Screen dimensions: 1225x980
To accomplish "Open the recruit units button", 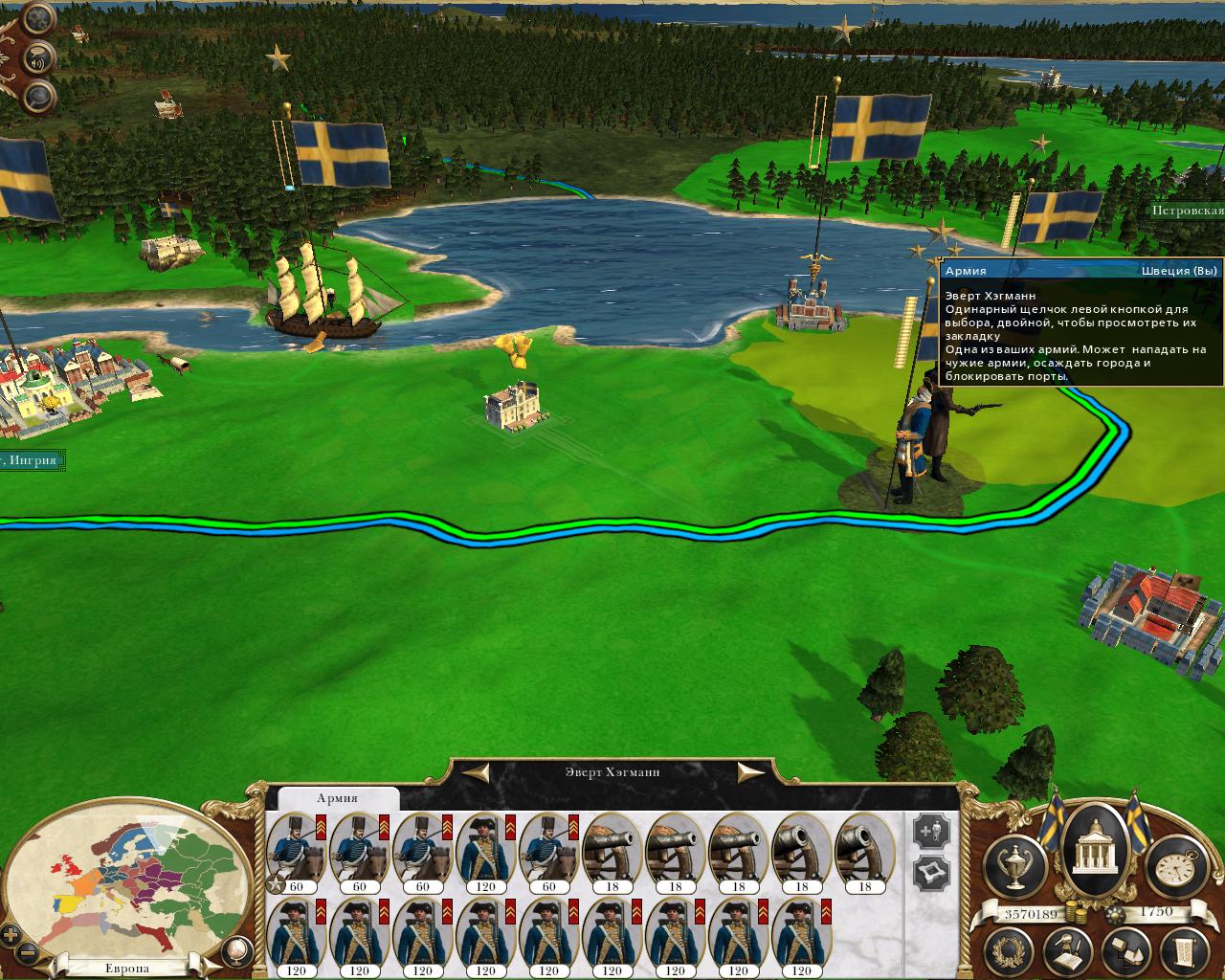I will pos(931,832).
